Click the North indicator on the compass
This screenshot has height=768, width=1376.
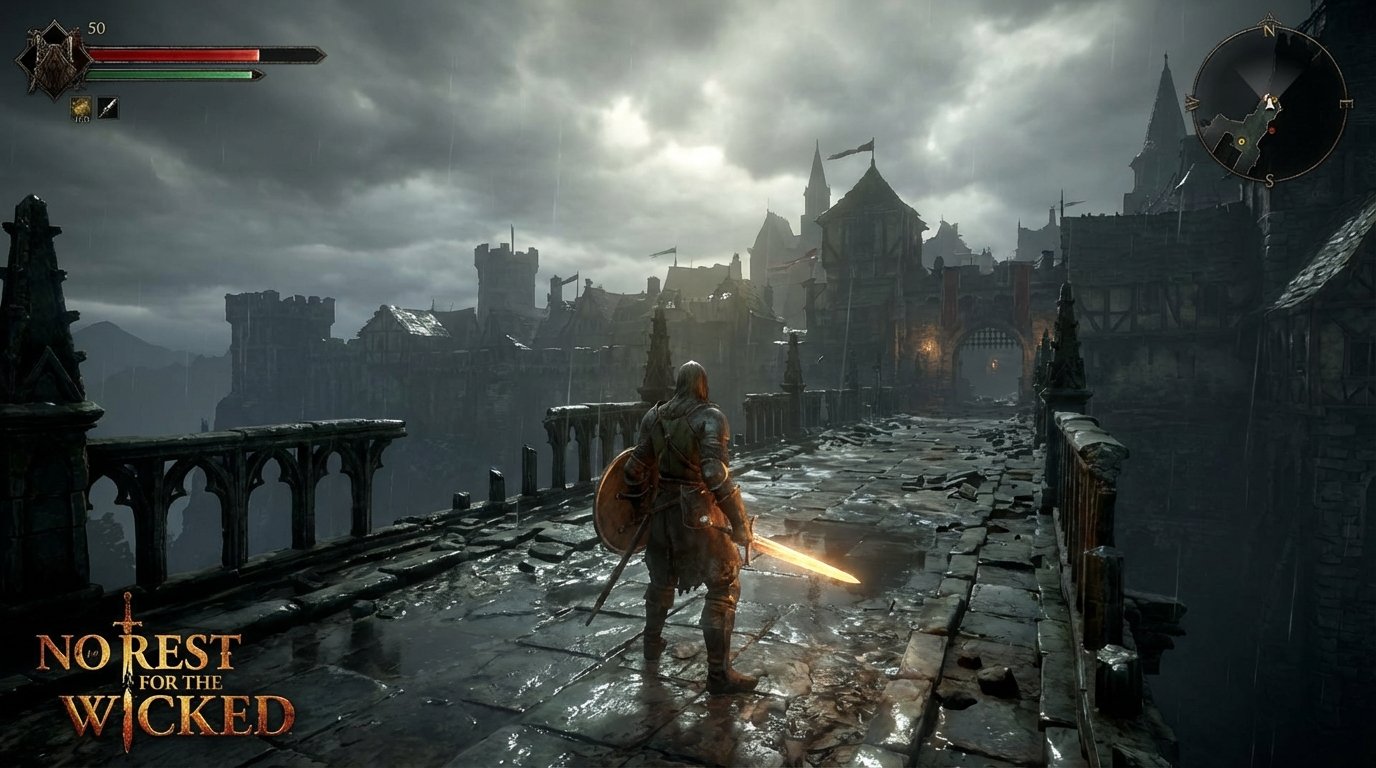(x=1270, y=31)
